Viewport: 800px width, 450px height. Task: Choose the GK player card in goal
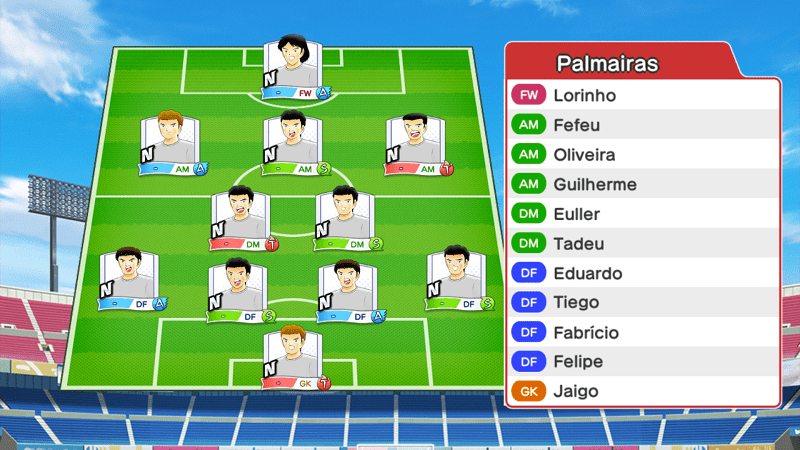click(296, 357)
